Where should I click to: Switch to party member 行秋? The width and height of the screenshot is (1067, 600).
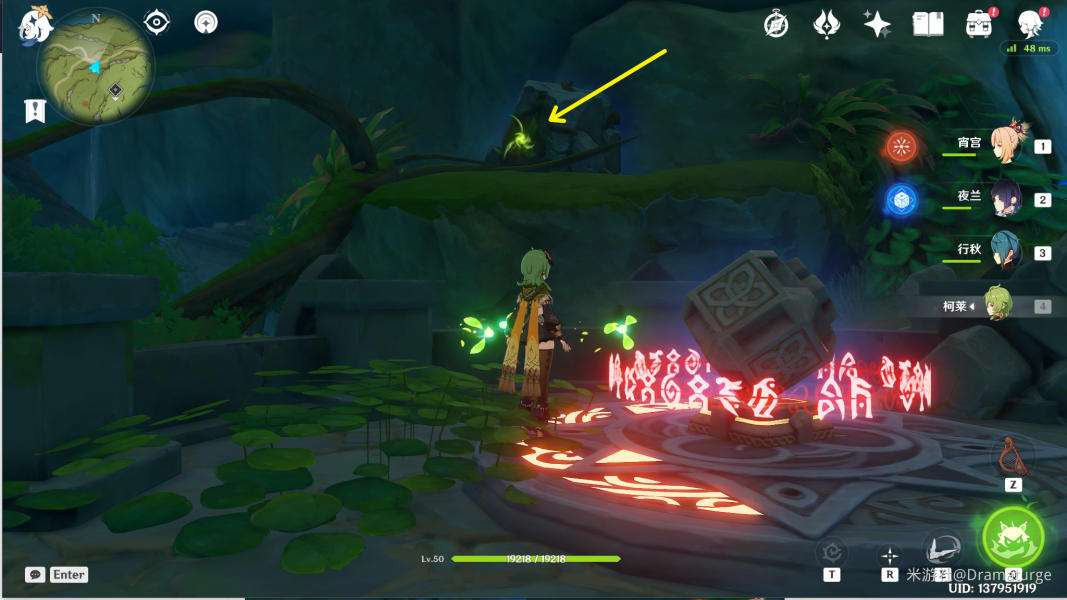coord(1005,252)
